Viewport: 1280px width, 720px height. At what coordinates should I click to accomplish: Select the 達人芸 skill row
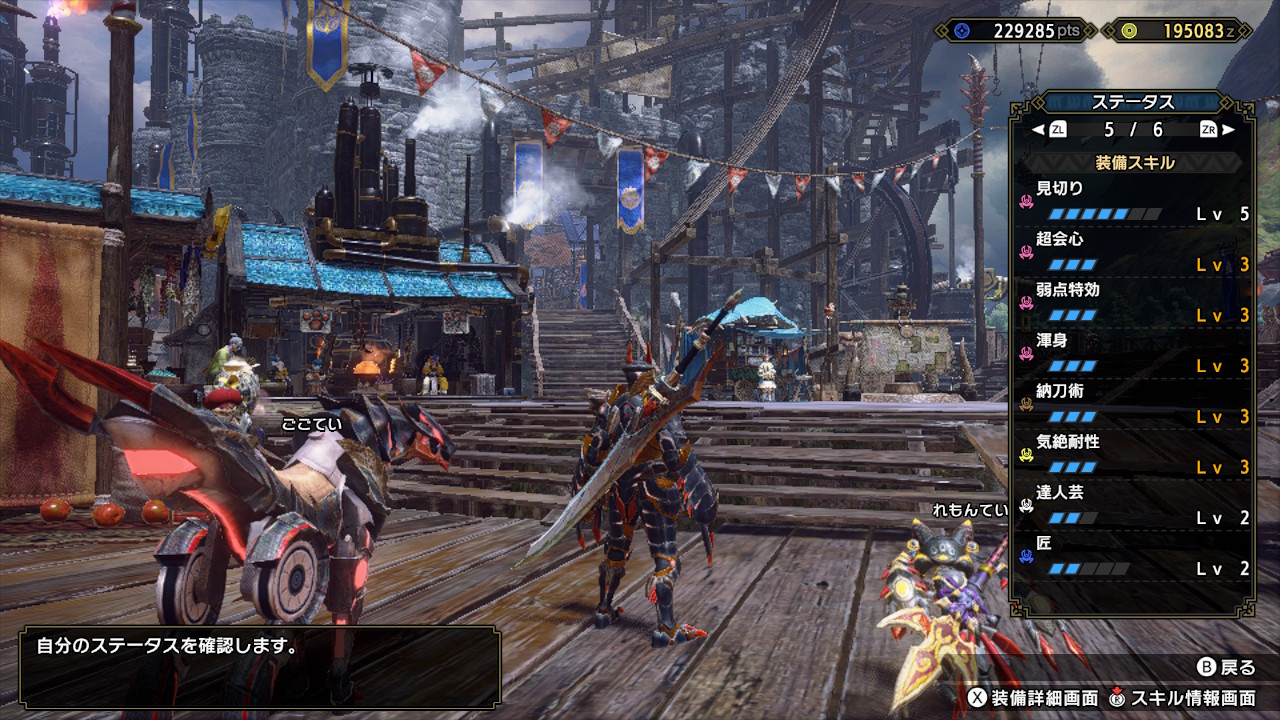[x=1134, y=505]
